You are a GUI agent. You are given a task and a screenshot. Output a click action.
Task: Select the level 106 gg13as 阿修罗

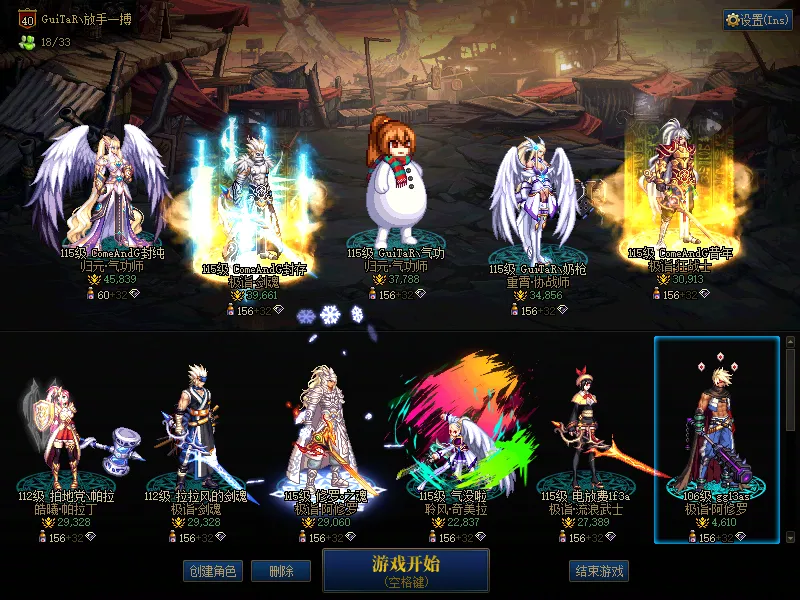(x=716, y=435)
